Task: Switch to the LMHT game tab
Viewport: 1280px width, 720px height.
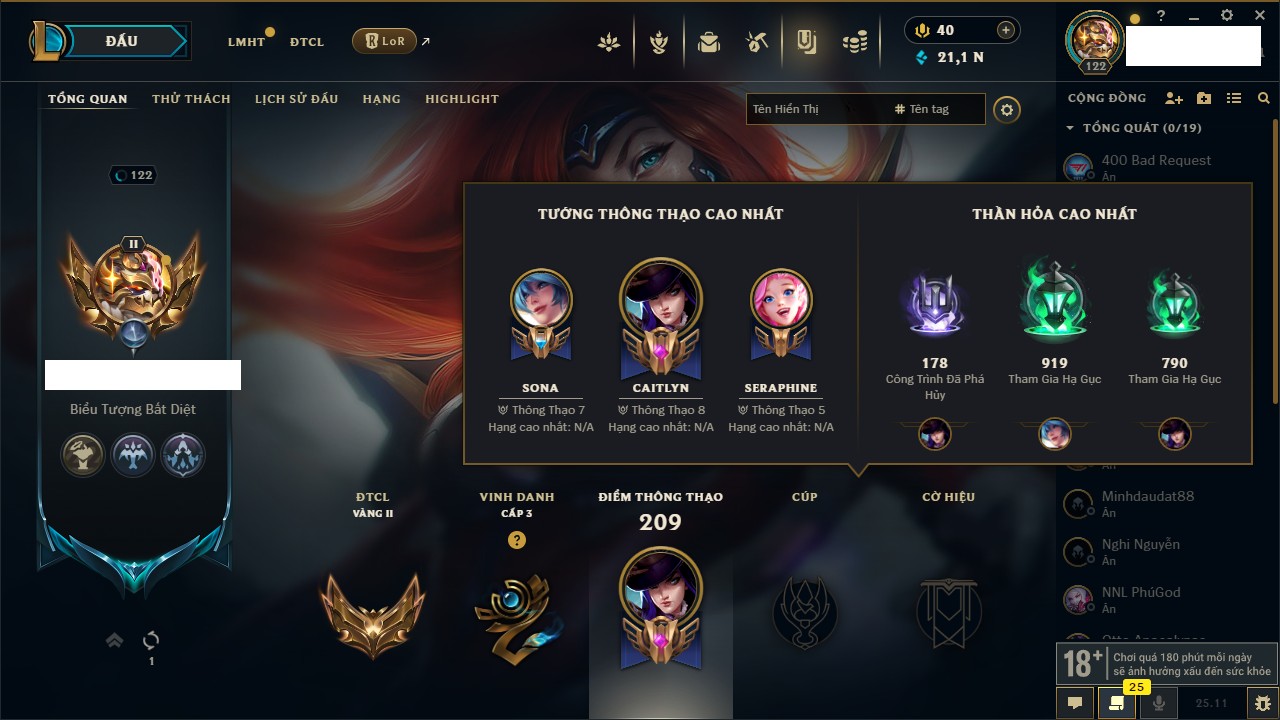Action: pos(246,42)
